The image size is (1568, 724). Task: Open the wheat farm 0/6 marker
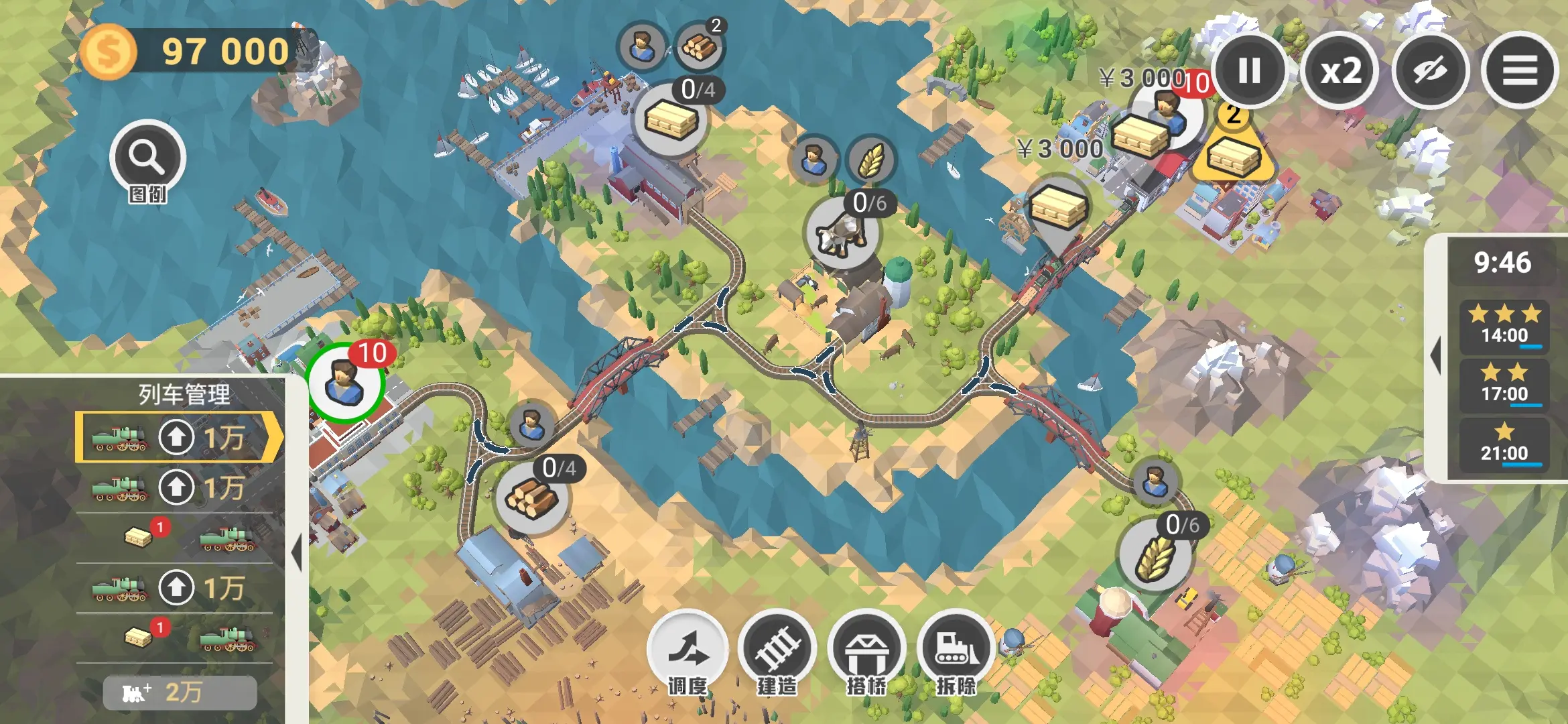pyautogui.click(x=1155, y=556)
